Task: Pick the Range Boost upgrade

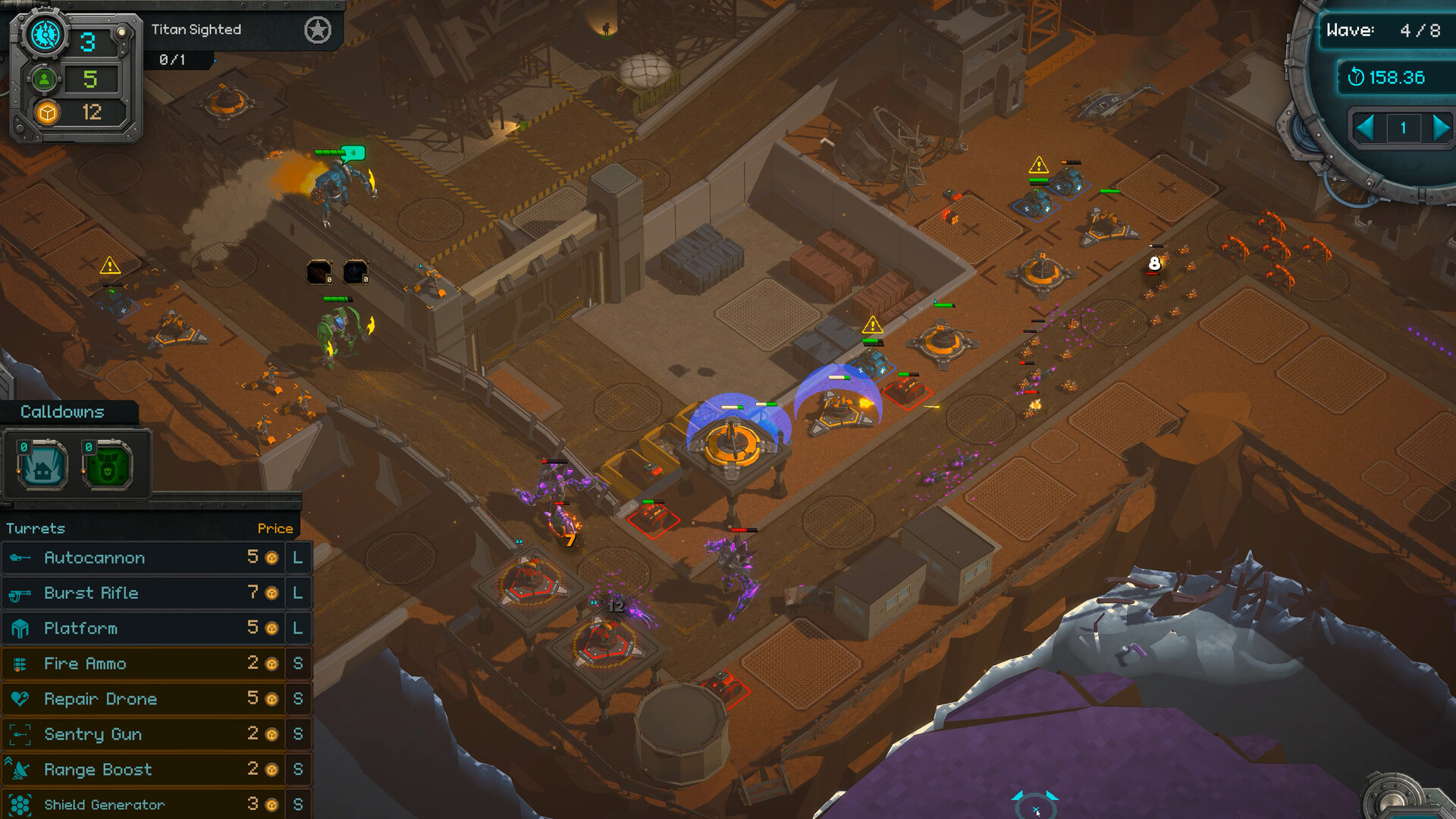Action: pos(144,770)
